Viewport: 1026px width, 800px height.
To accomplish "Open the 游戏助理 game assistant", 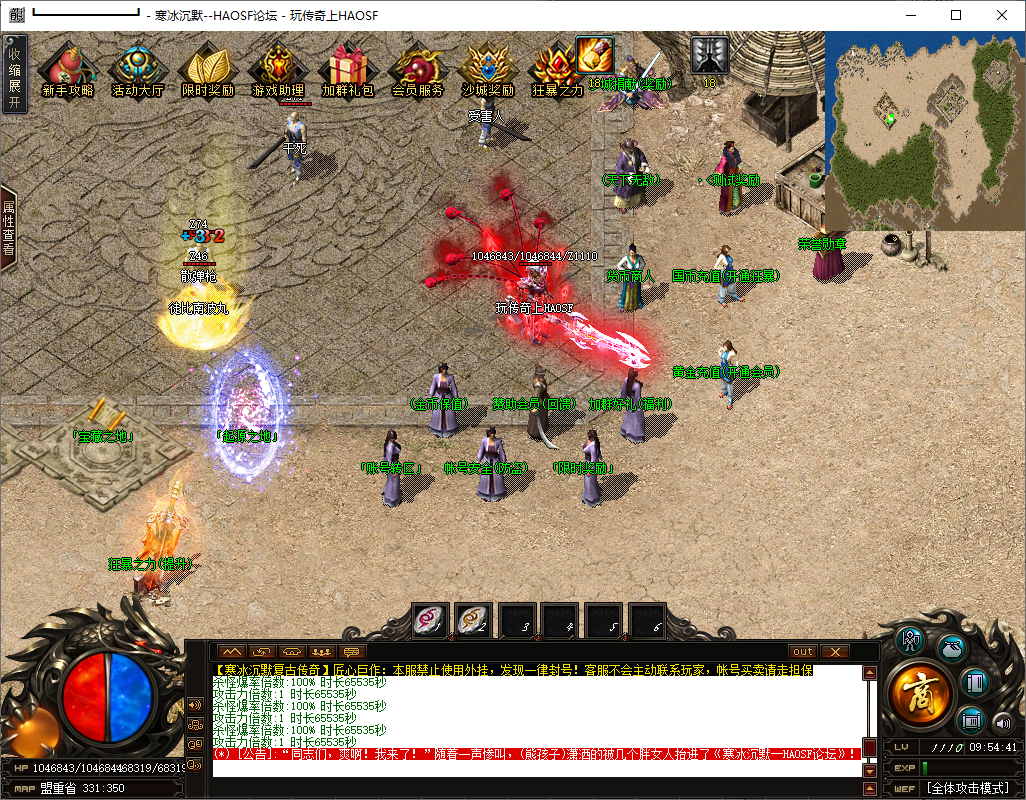I will pyautogui.click(x=277, y=68).
